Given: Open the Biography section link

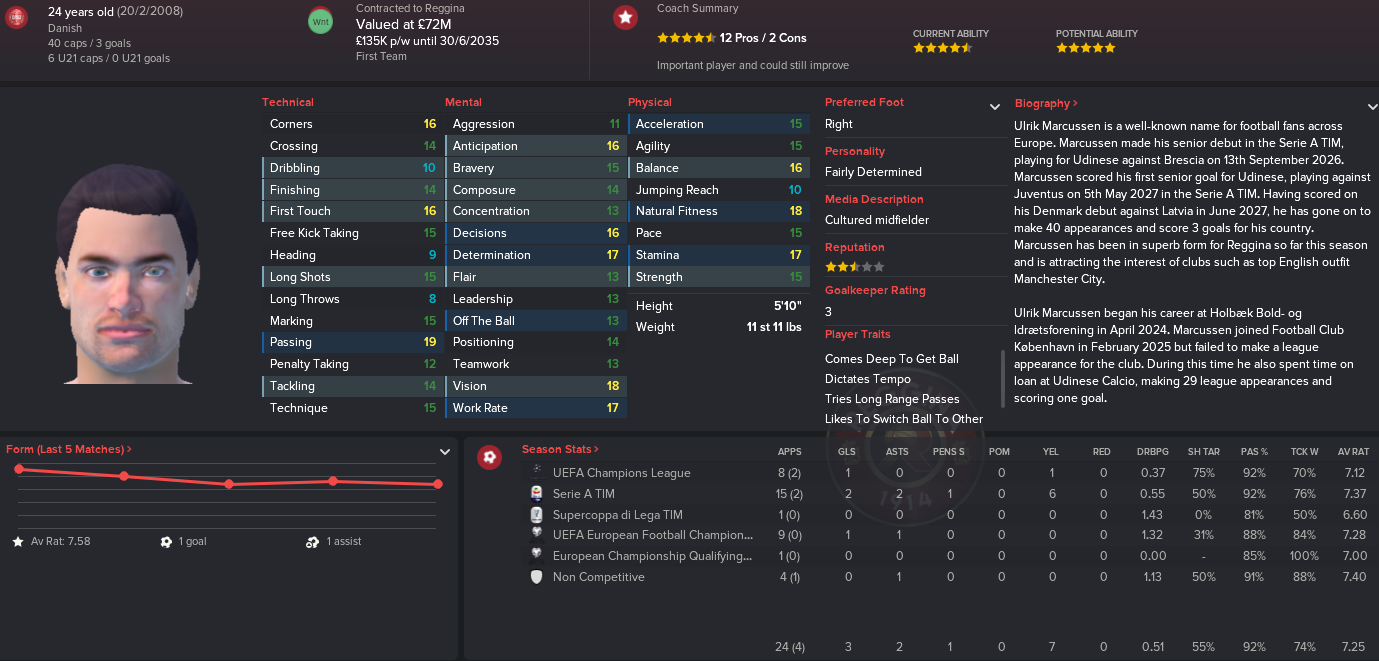Looking at the screenshot, I should (x=1046, y=103).
